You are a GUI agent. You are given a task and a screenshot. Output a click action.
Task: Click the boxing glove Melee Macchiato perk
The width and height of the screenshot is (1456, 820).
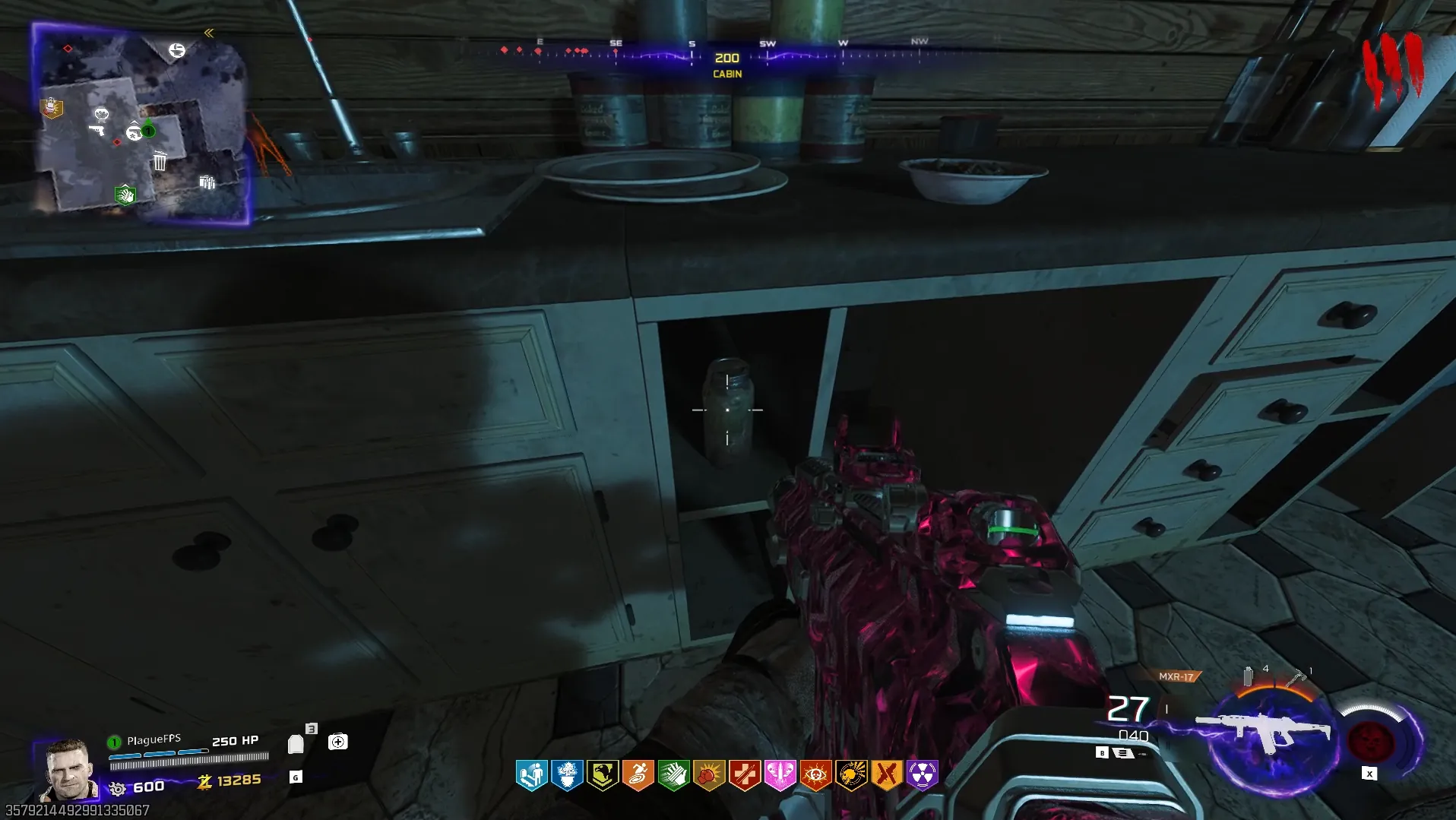[709, 775]
